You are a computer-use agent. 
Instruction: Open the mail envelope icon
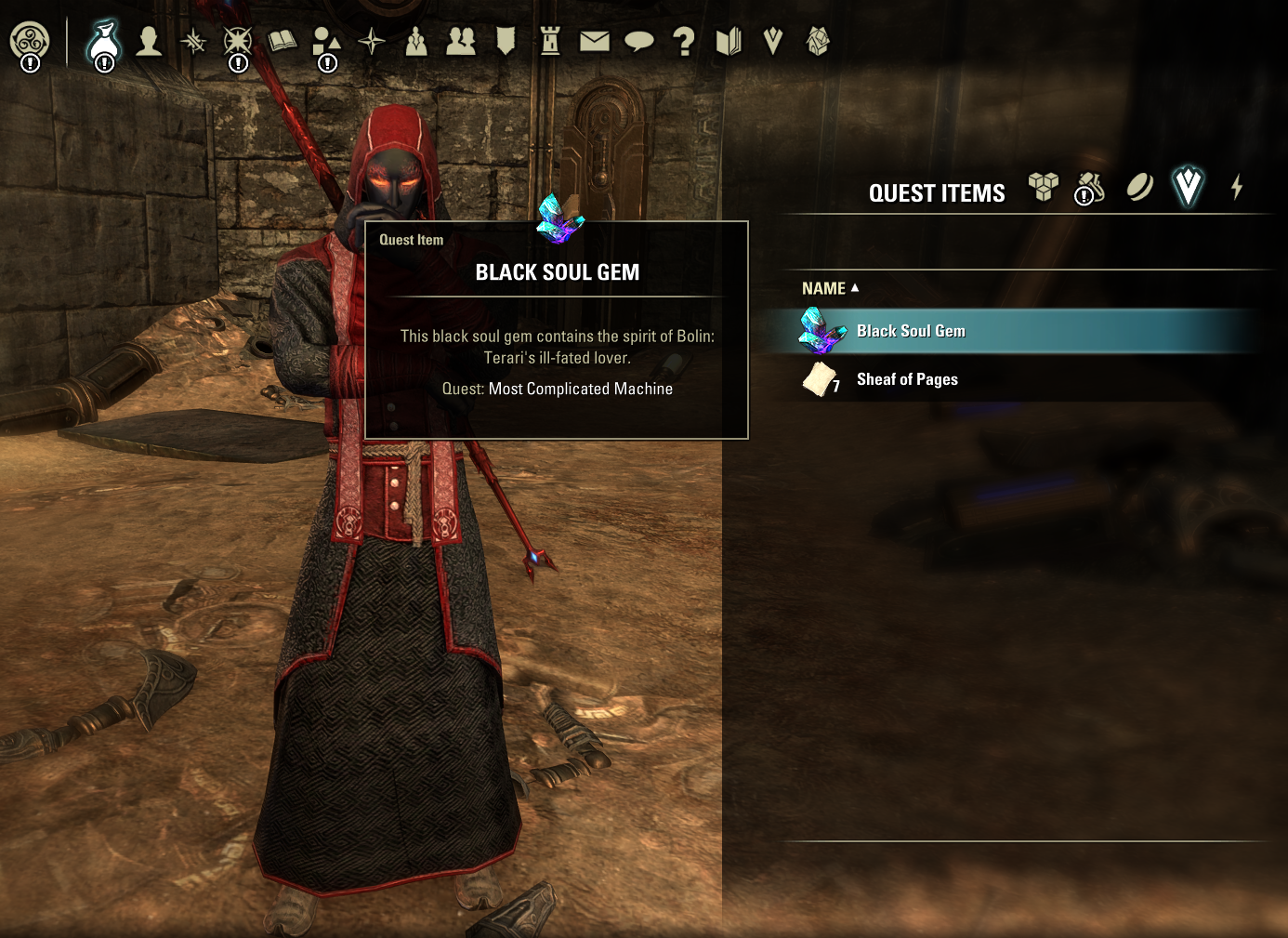point(595,41)
